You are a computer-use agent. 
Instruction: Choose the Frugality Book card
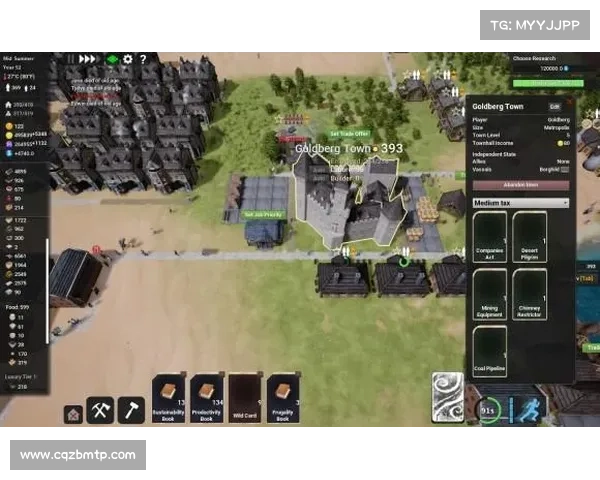(x=283, y=398)
